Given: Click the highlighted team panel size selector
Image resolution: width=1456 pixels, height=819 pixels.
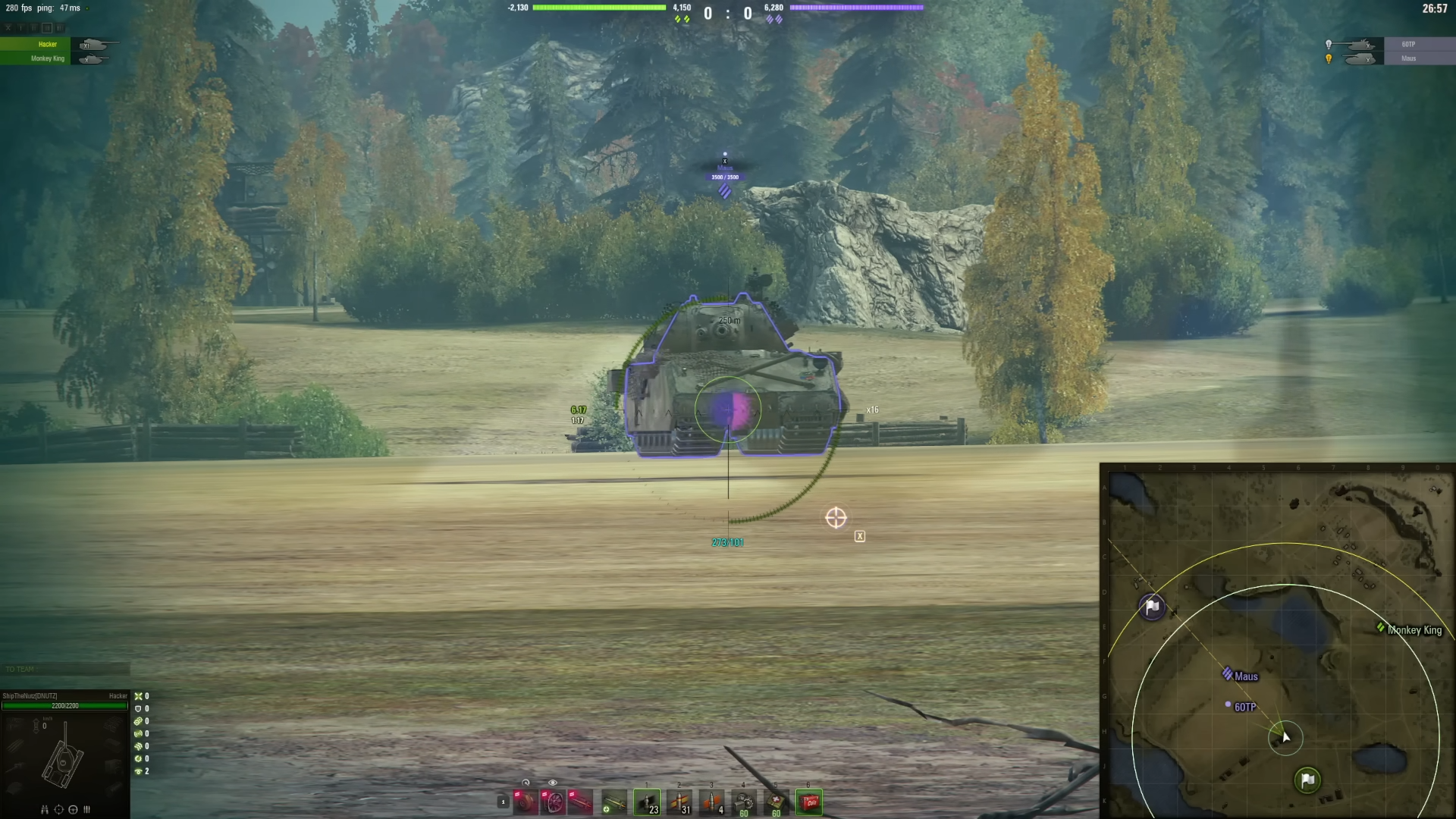Looking at the screenshot, I should 47,28.
